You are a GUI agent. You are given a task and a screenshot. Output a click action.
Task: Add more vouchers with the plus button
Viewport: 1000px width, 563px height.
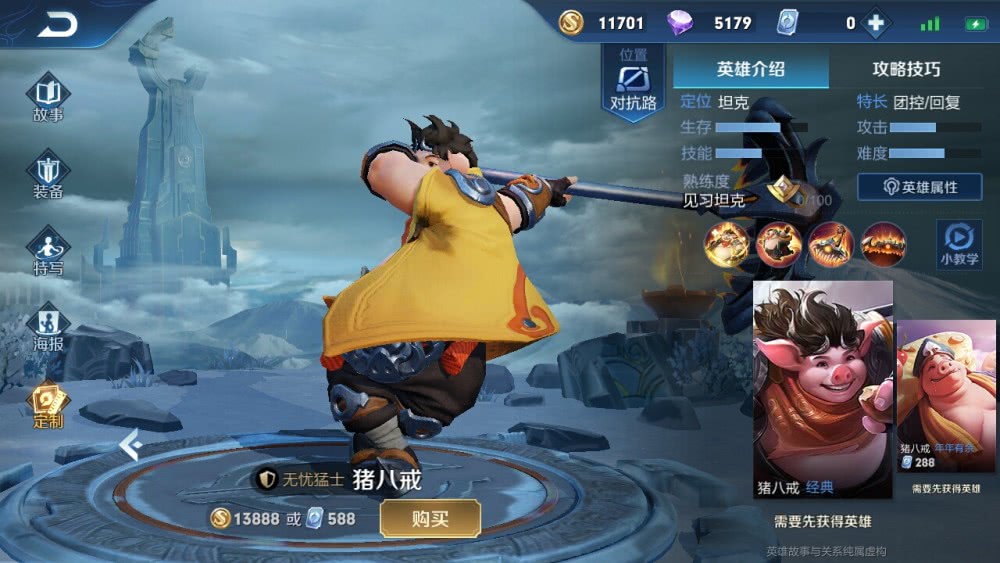point(876,23)
